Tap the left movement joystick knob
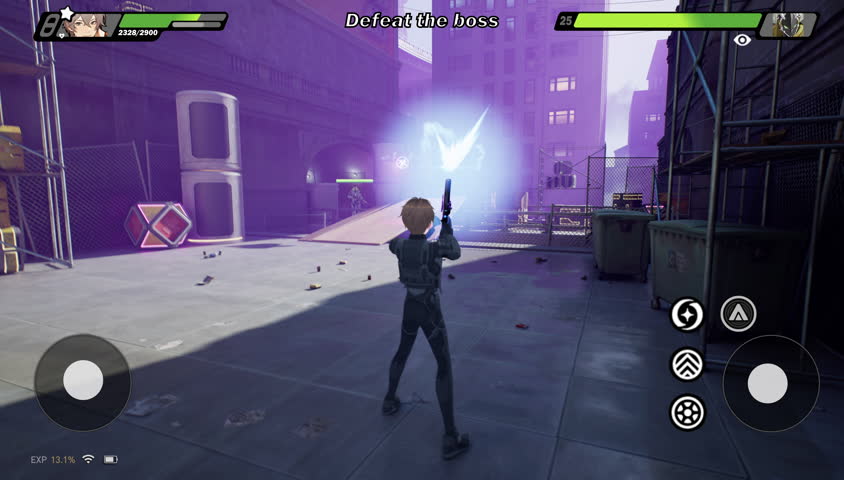 [x=83, y=380]
